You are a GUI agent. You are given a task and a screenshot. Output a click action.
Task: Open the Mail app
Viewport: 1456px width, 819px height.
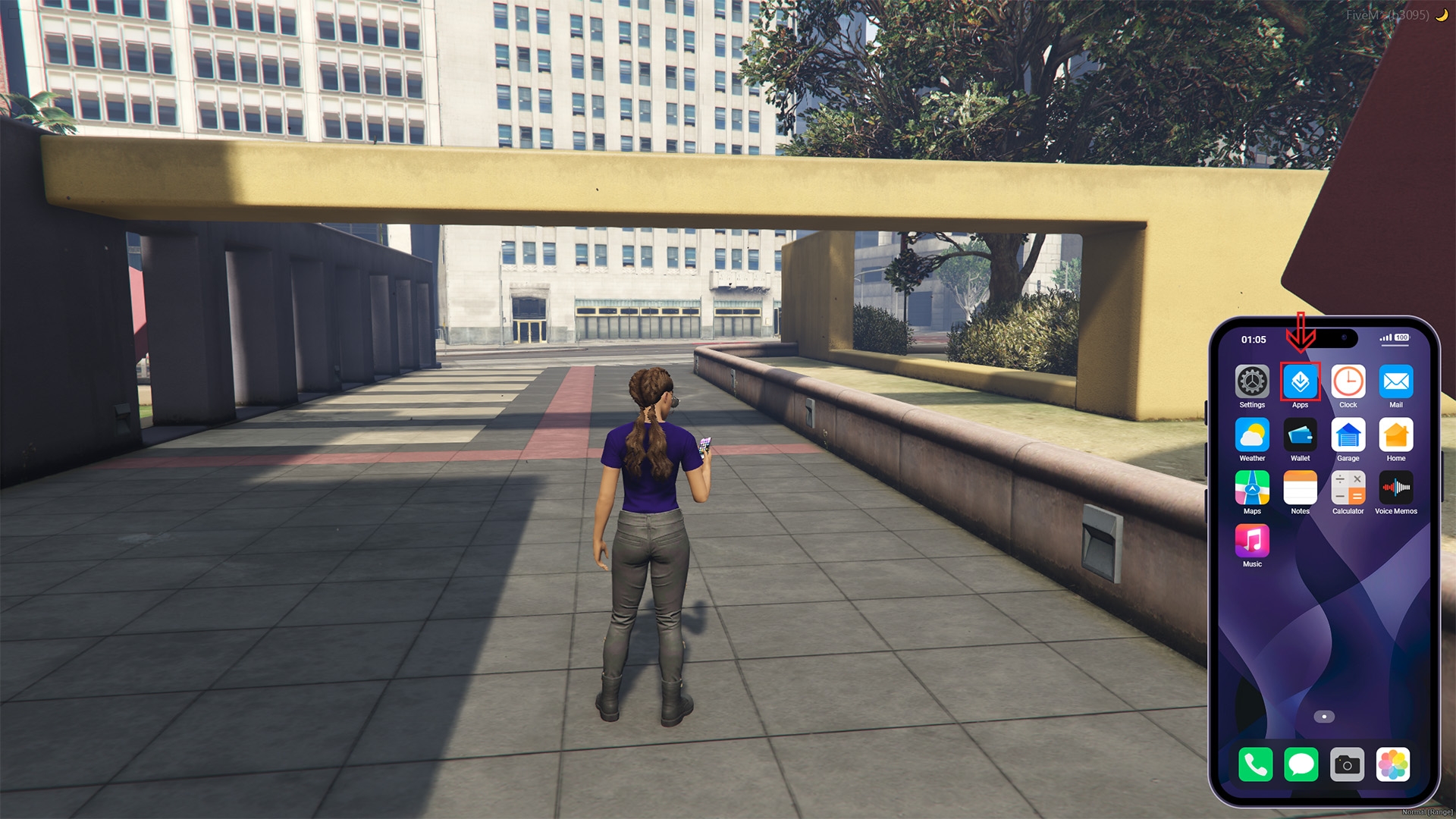tap(1395, 381)
